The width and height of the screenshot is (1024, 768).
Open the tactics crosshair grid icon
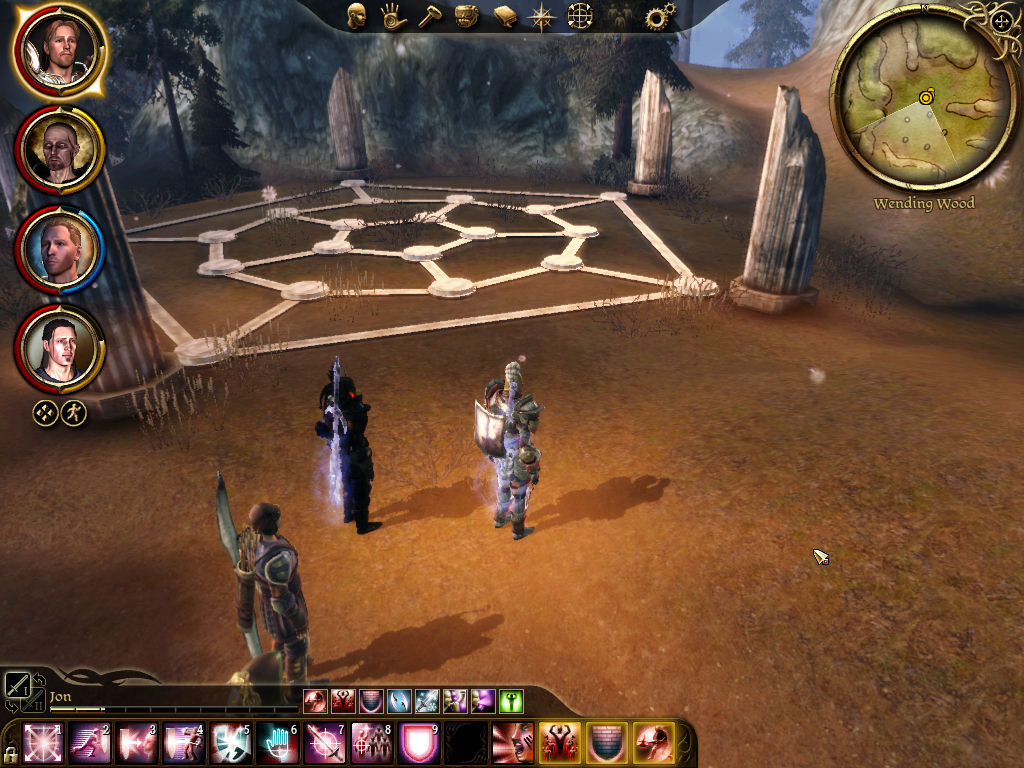click(x=580, y=16)
